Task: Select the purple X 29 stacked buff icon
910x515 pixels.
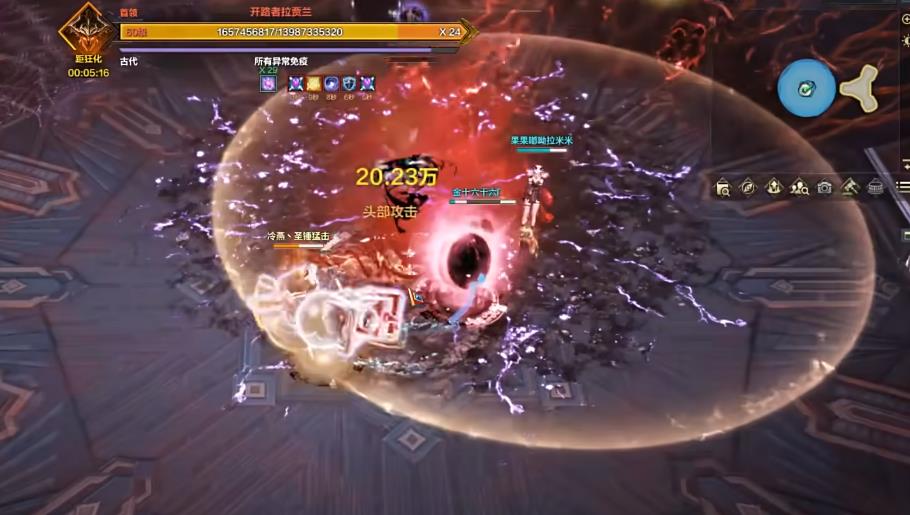Action: pyautogui.click(x=268, y=84)
